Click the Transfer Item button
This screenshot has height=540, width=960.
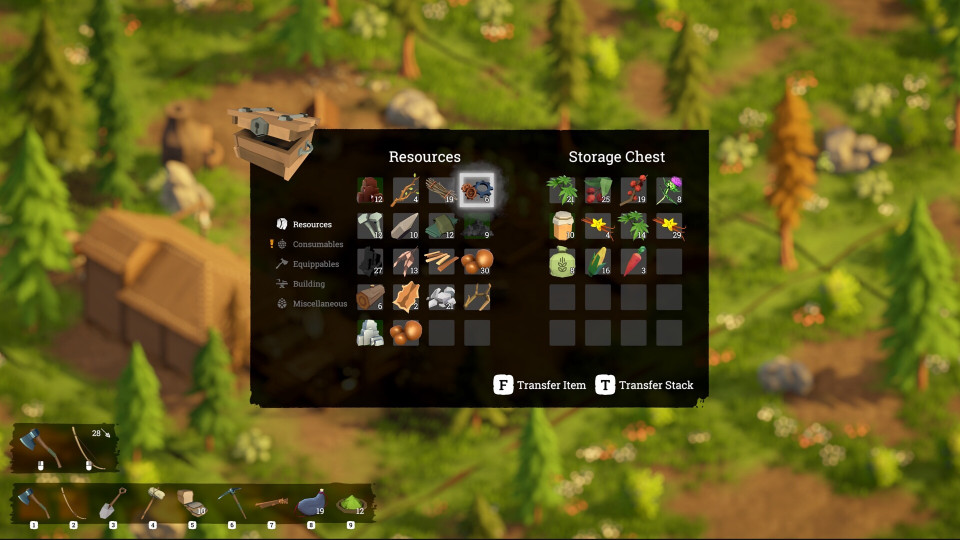(541, 385)
